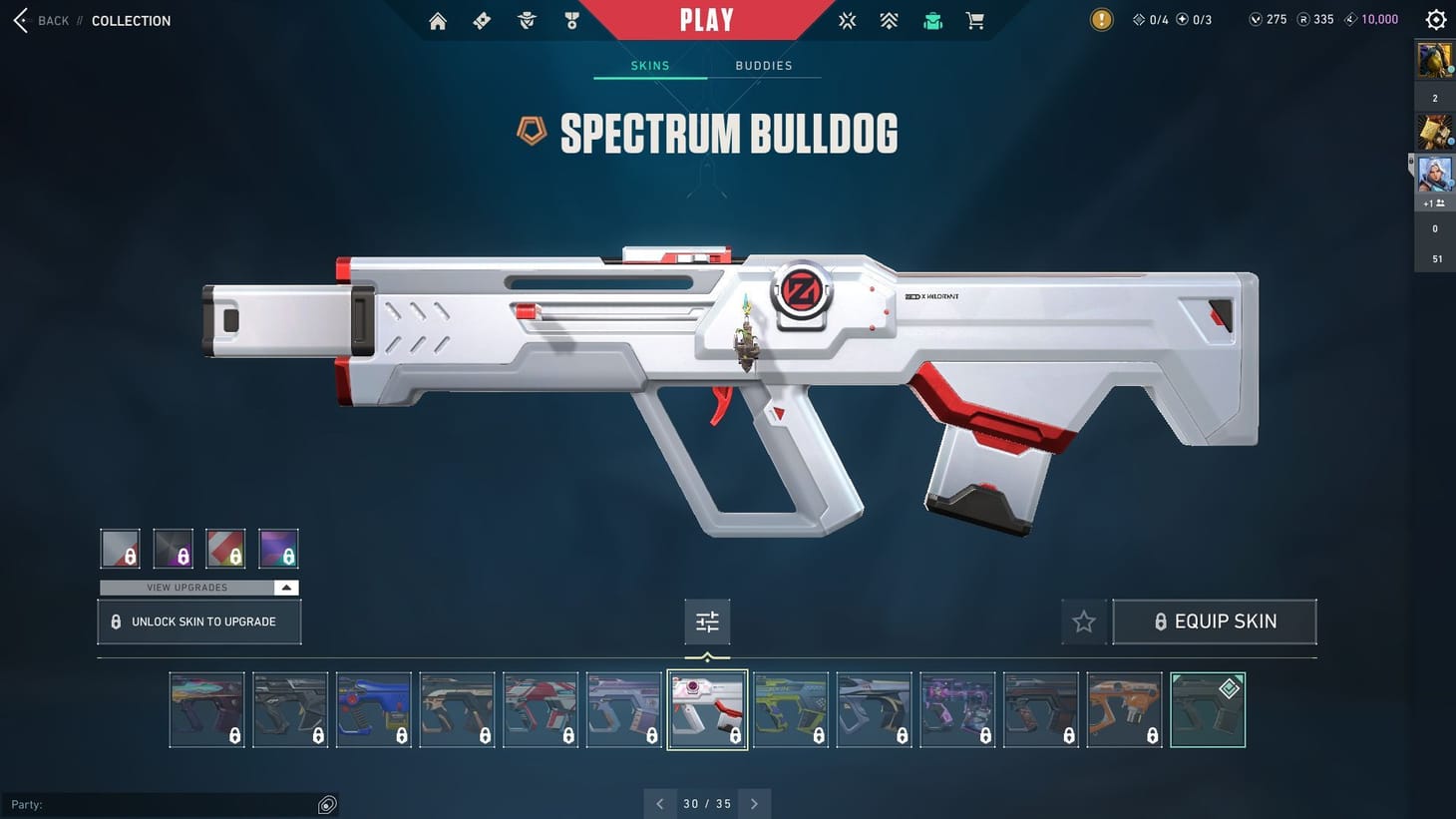
Task: Collapse the VIEW UPGRADES panel chevron
Action: [x=286, y=587]
